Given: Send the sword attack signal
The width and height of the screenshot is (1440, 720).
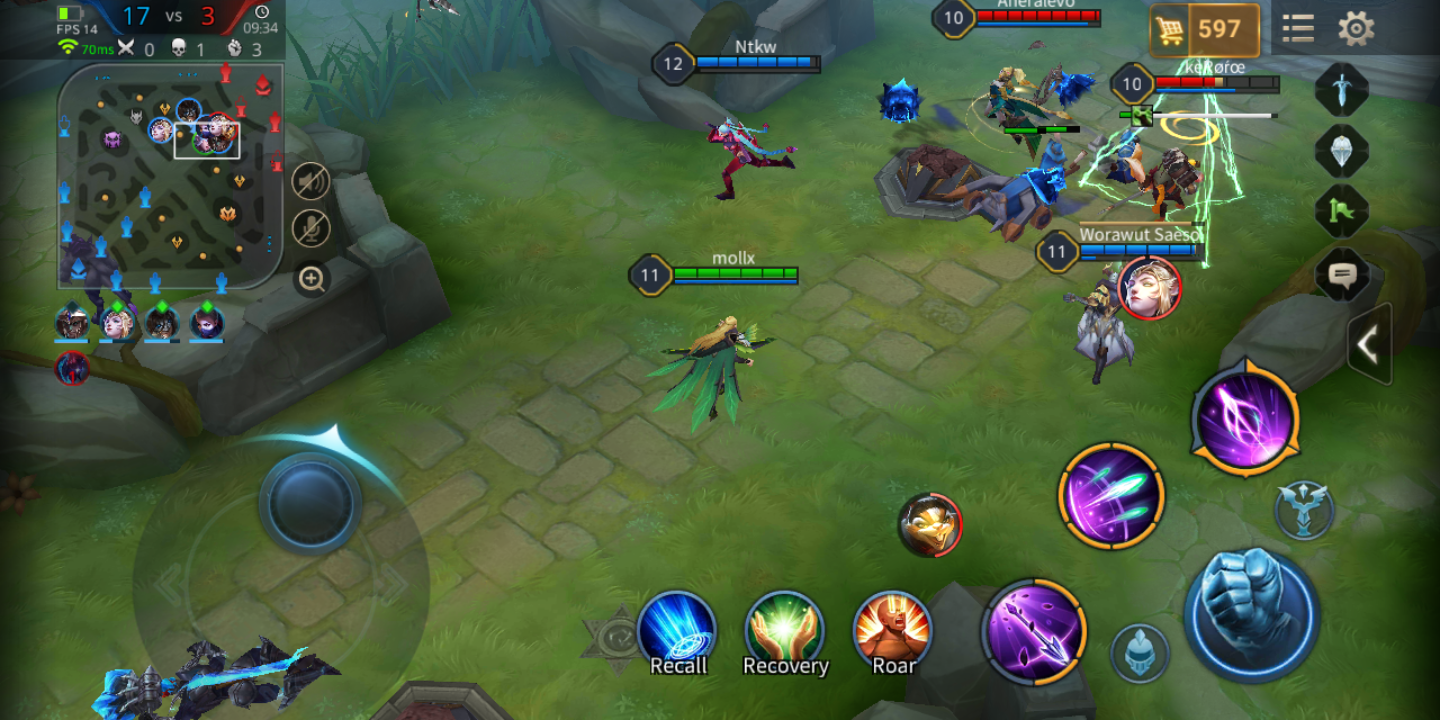Looking at the screenshot, I should click(1340, 90).
